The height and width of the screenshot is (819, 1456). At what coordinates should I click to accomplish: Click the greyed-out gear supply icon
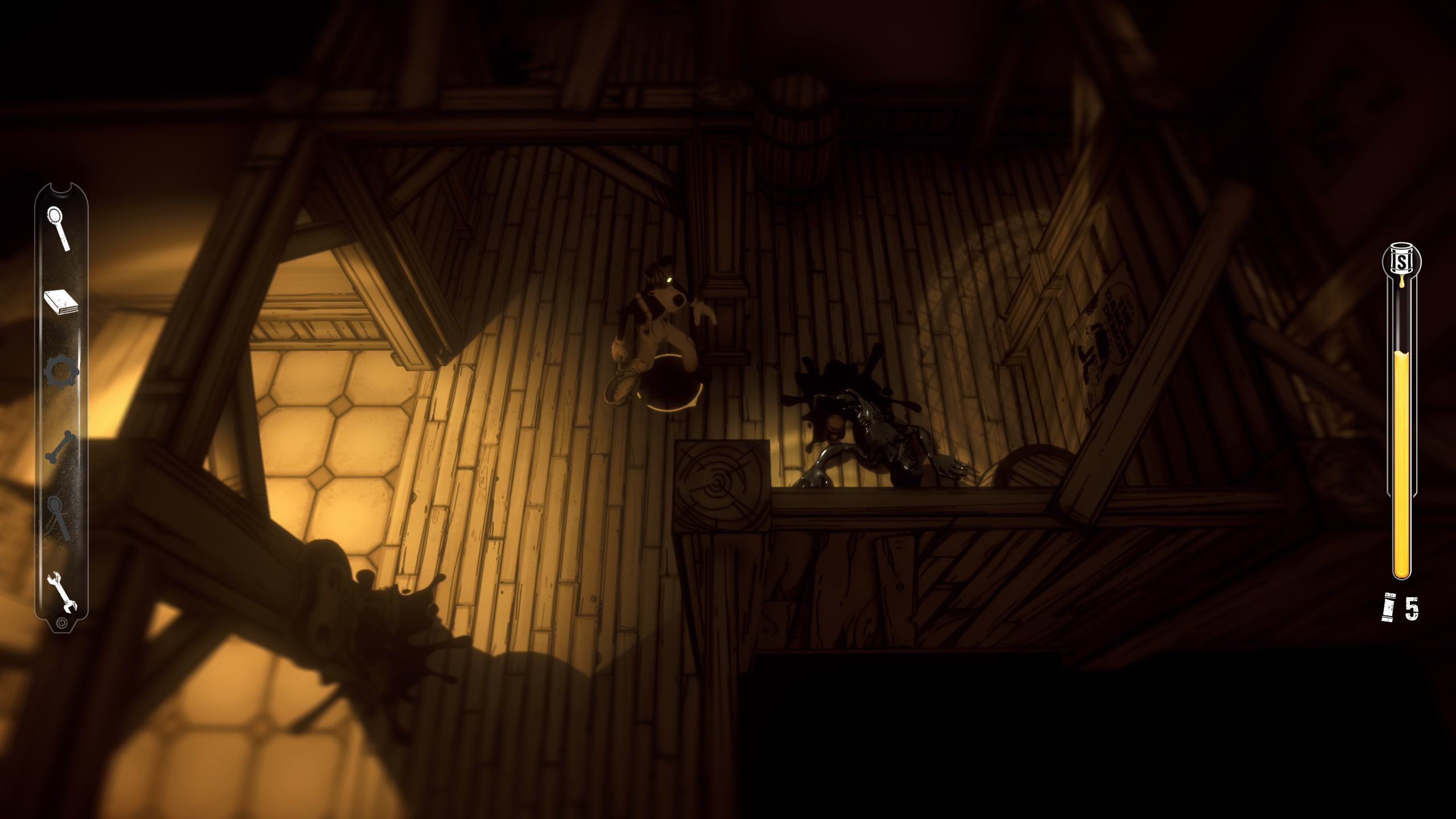pos(61,373)
